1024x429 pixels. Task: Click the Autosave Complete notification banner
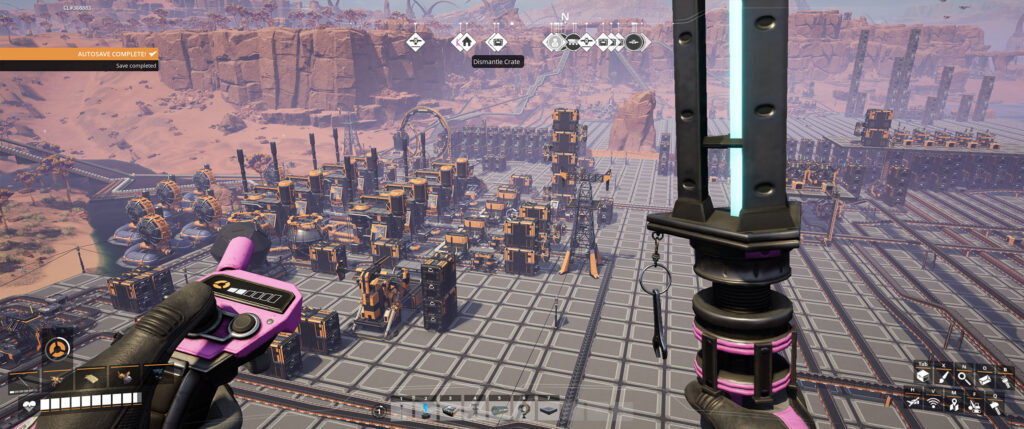pyautogui.click(x=78, y=52)
